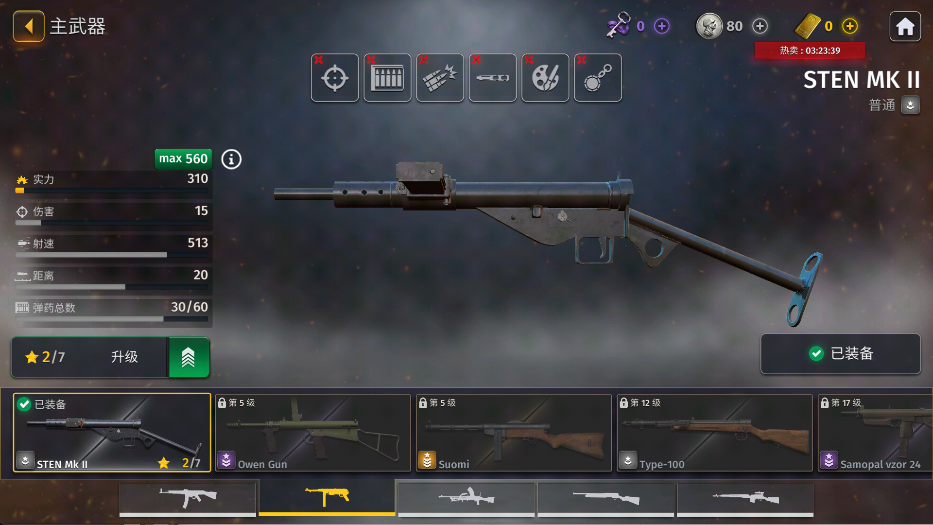The width and height of the screenshot is (933, 525).
Task: Select the STEN Mk II weapon card
Action: [x=112, y=432]
